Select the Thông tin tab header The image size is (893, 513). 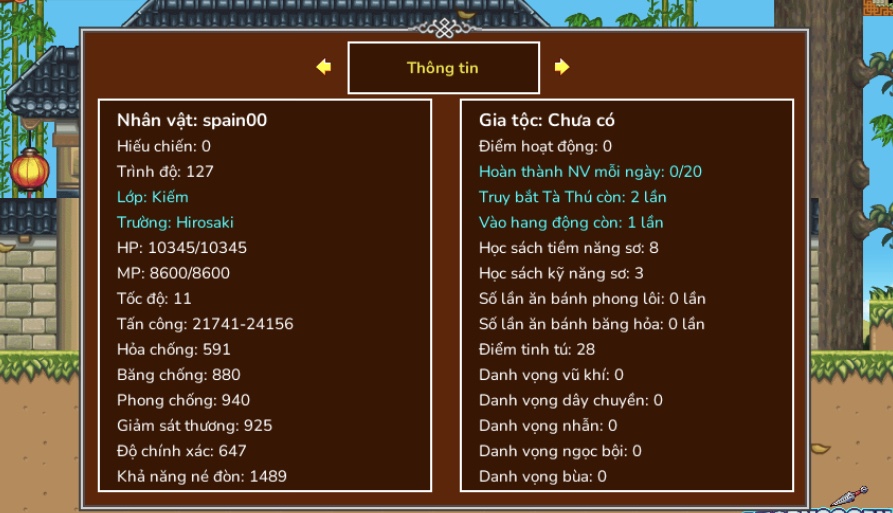tap(443, 68)
